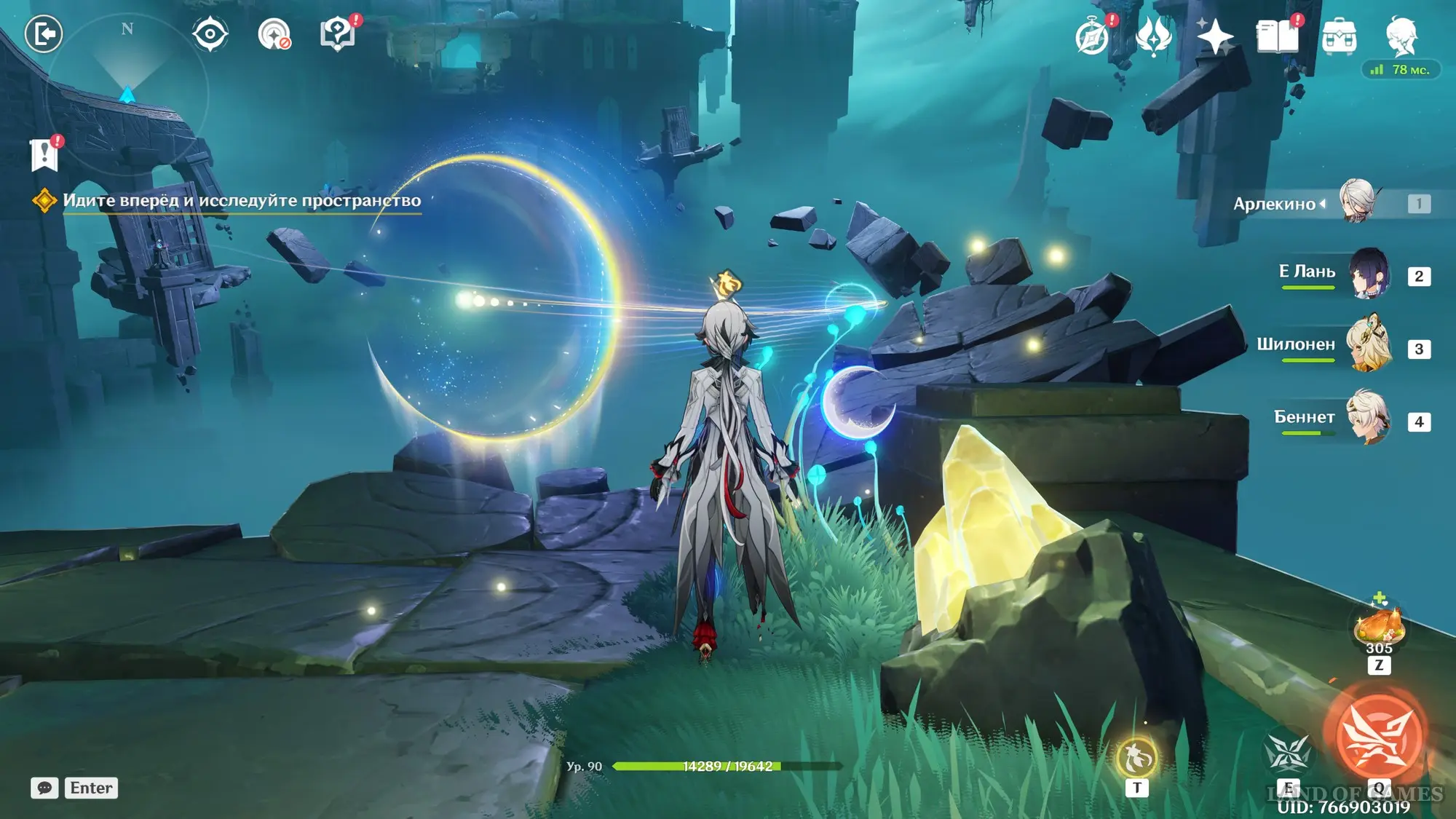
Task: Open the chat box
Action: tap(44, 788)
